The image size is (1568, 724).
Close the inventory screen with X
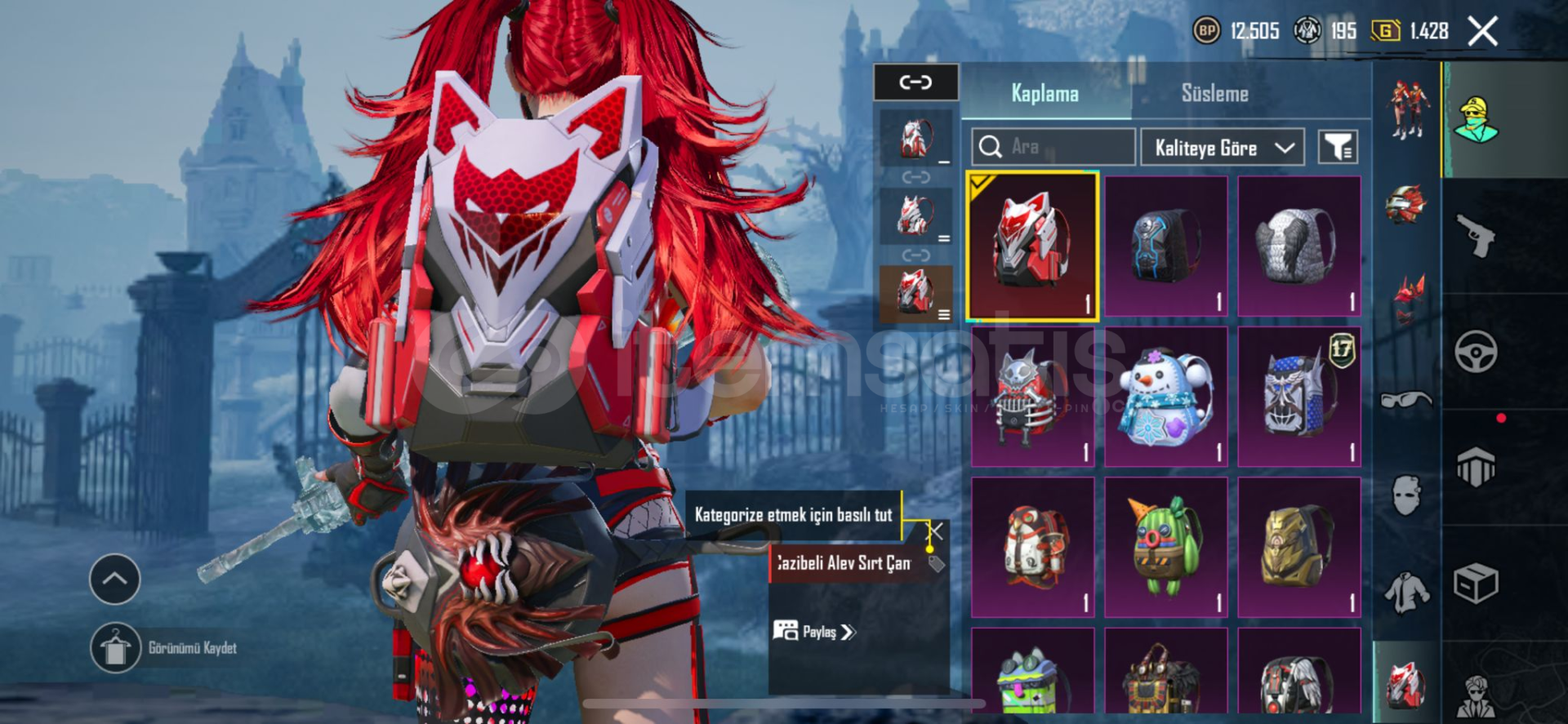point(1482,32)
